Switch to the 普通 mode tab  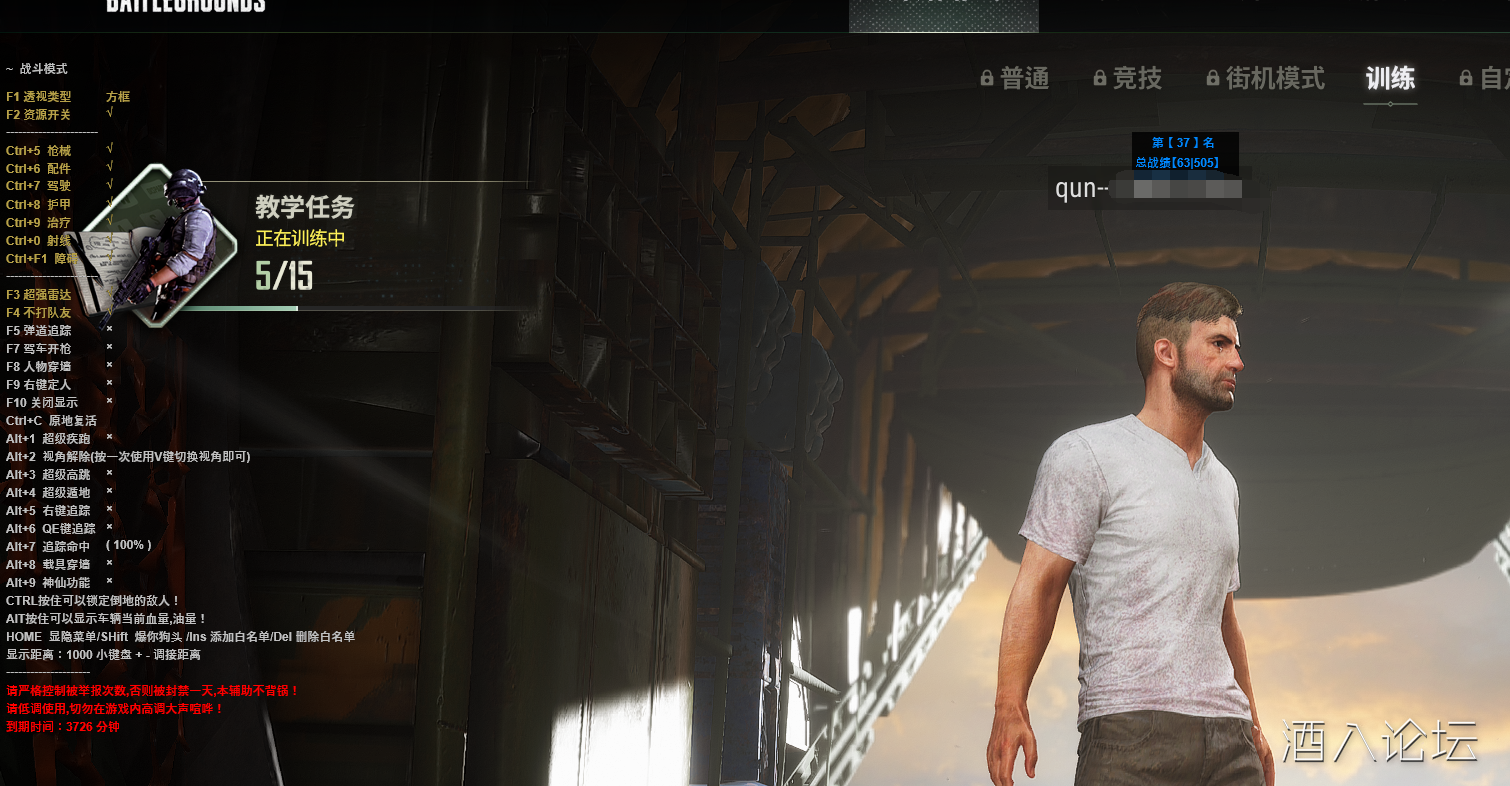click(1015, 78)
